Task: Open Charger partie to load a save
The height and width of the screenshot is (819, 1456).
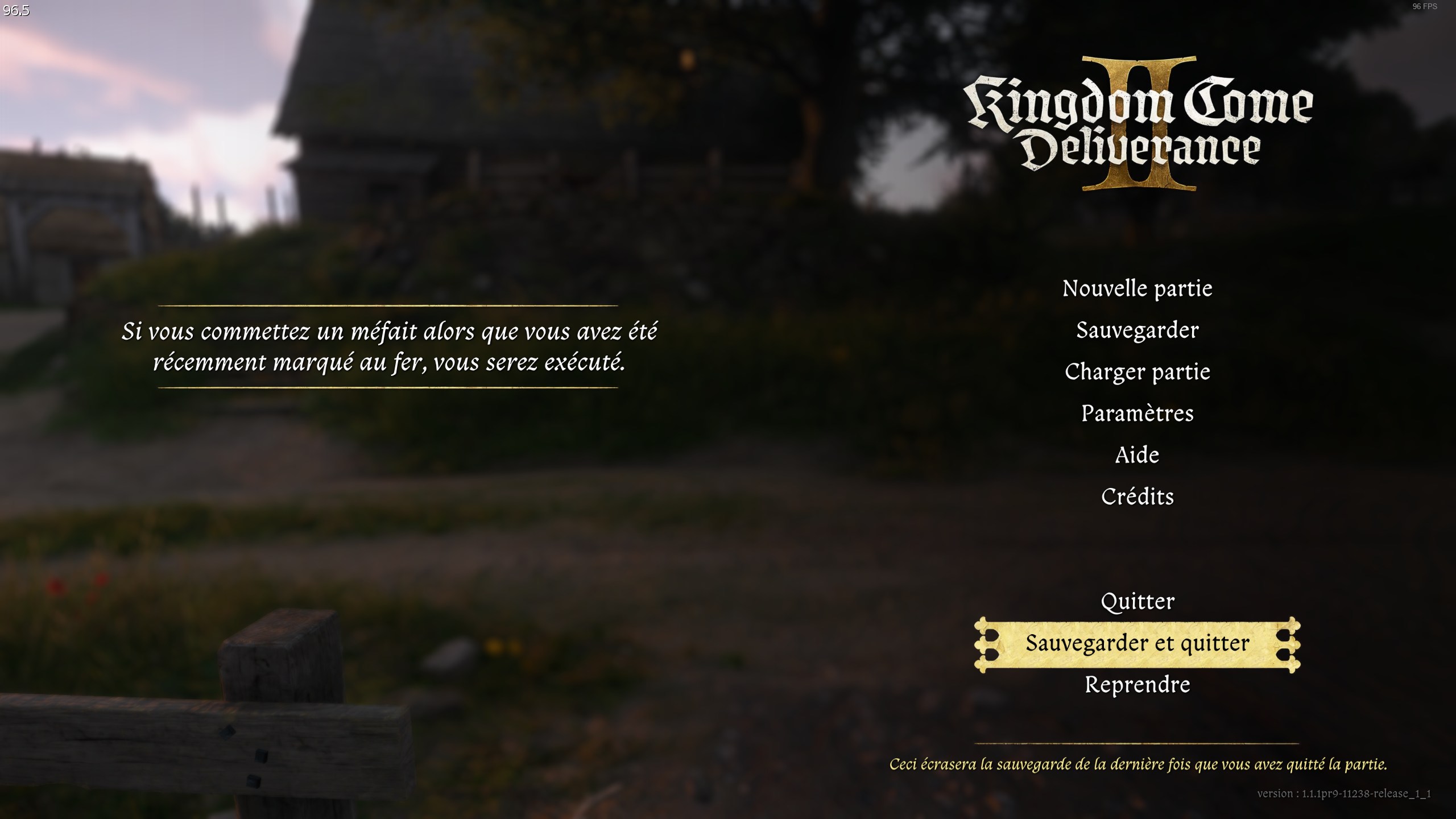Action: (1138, 371)
